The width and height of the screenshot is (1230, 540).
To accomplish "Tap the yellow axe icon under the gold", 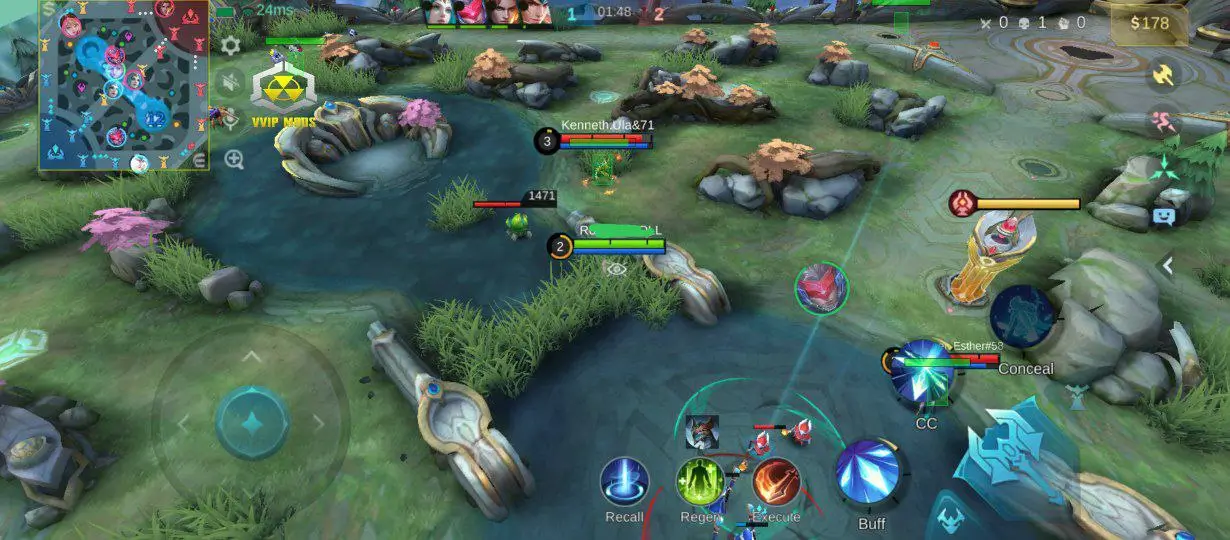I will 1163,74.
